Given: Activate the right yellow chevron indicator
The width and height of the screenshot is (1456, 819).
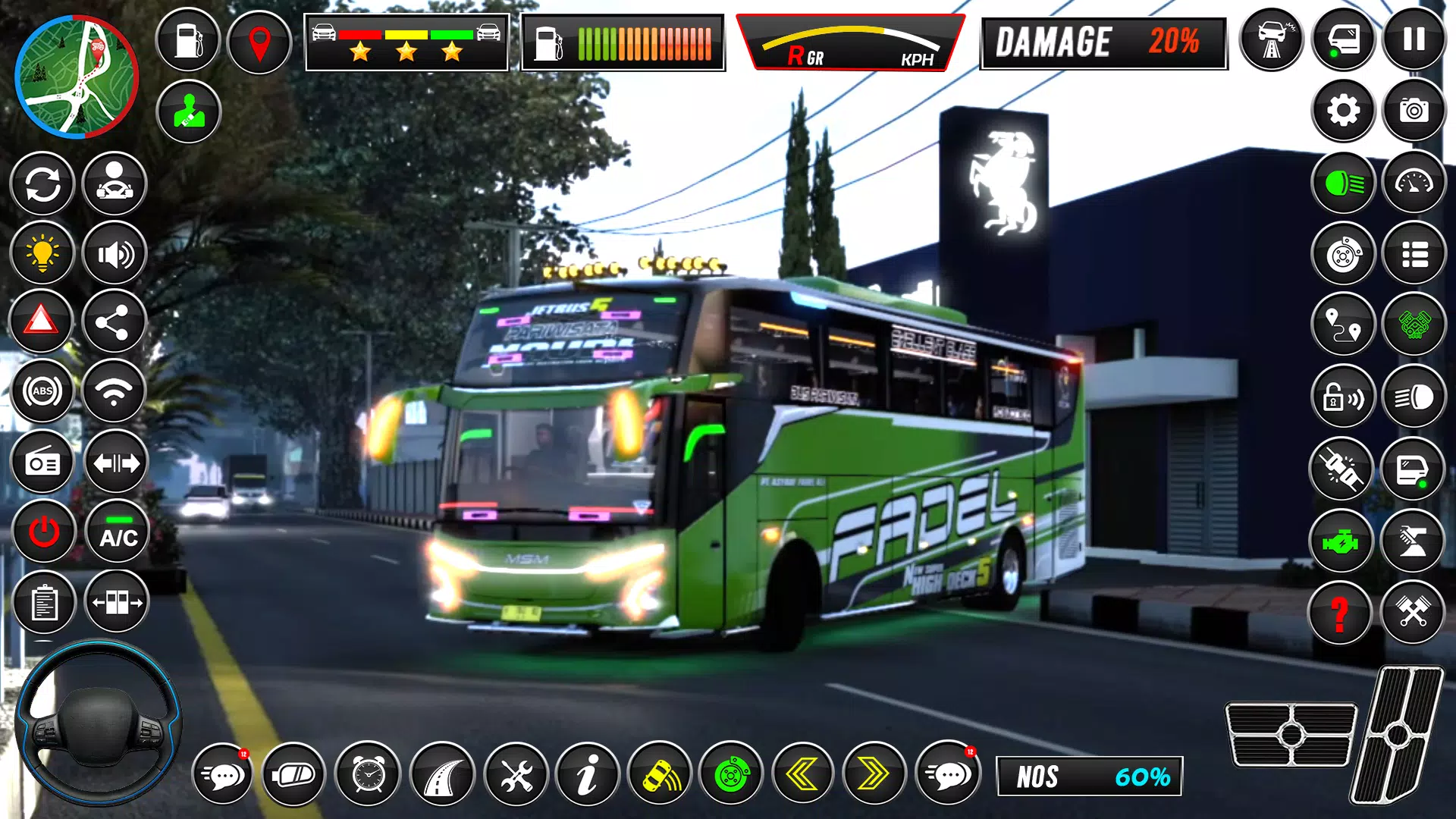Looking at the screenshot, I should (874, 774).
